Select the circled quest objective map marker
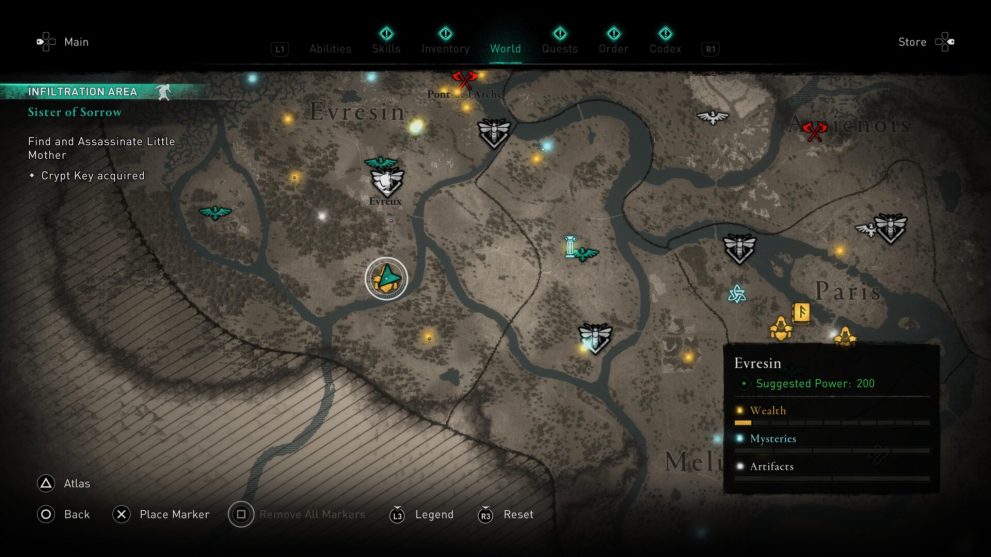The height and width of the screenshot is (557, 991). click(x=386, y=278)
